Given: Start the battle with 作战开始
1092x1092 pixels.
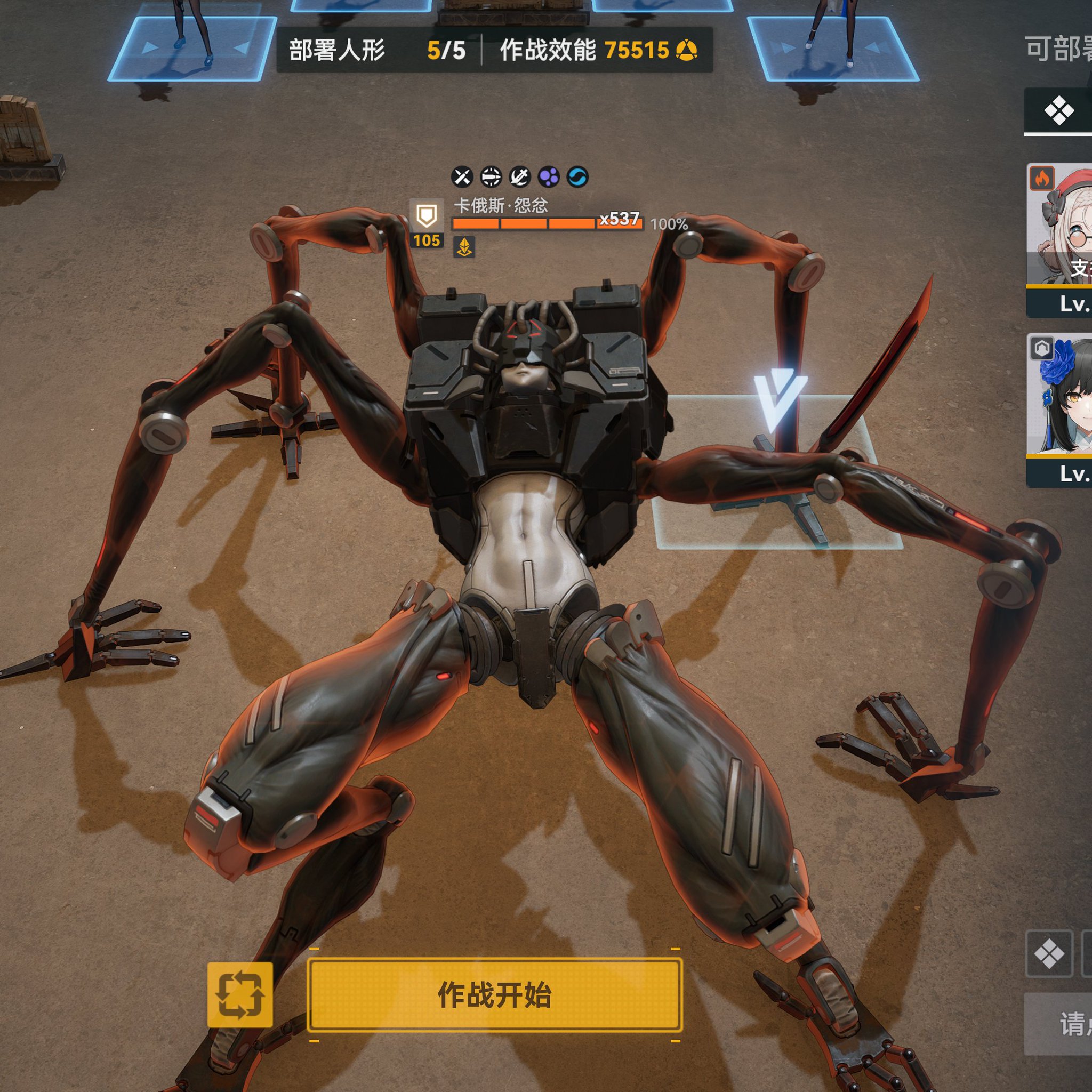Looking at the screenshot, I should pos(495,995).
